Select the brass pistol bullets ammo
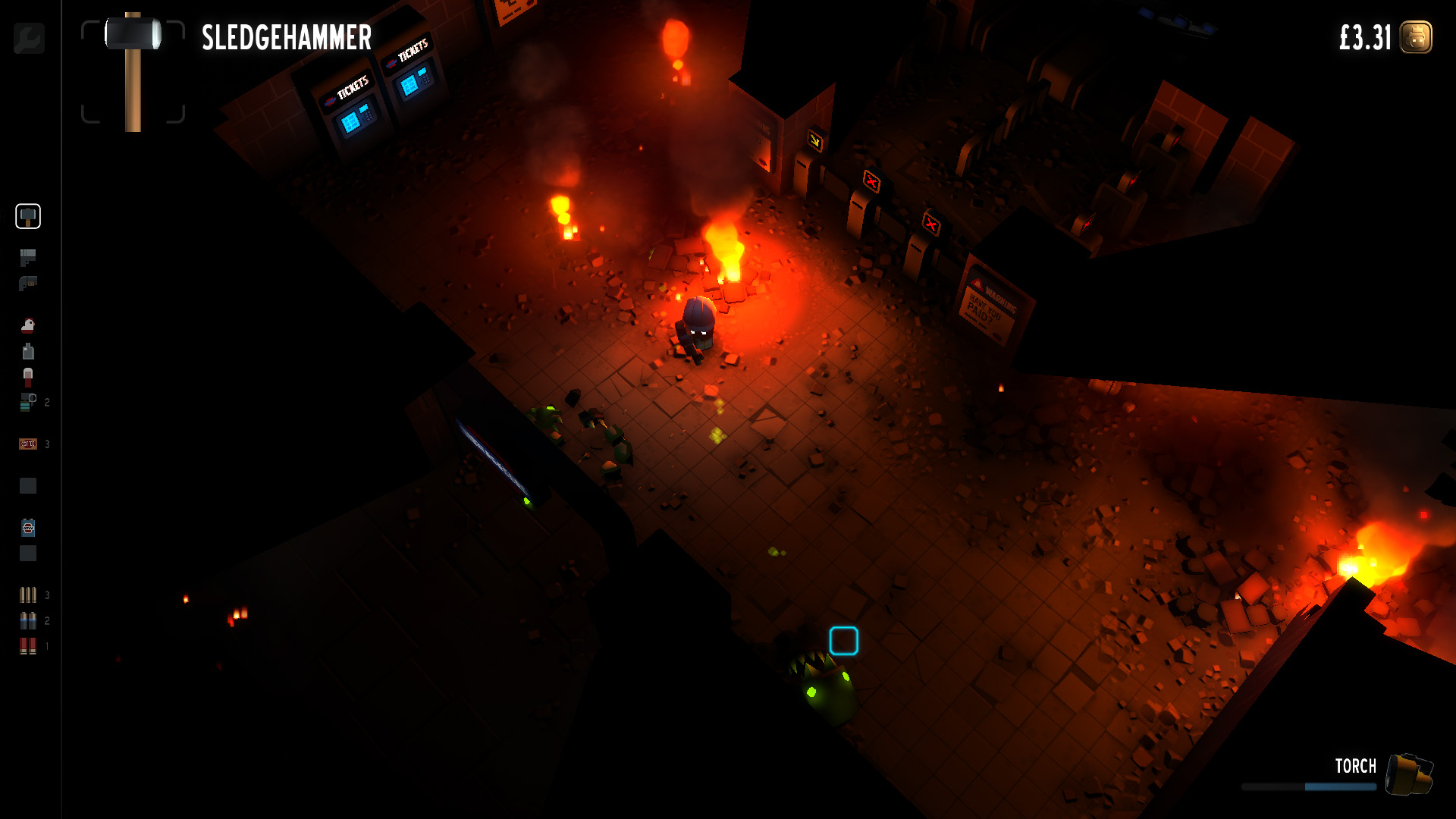Viewport: 1456px width, 819px height. click(x=28, y=595)
